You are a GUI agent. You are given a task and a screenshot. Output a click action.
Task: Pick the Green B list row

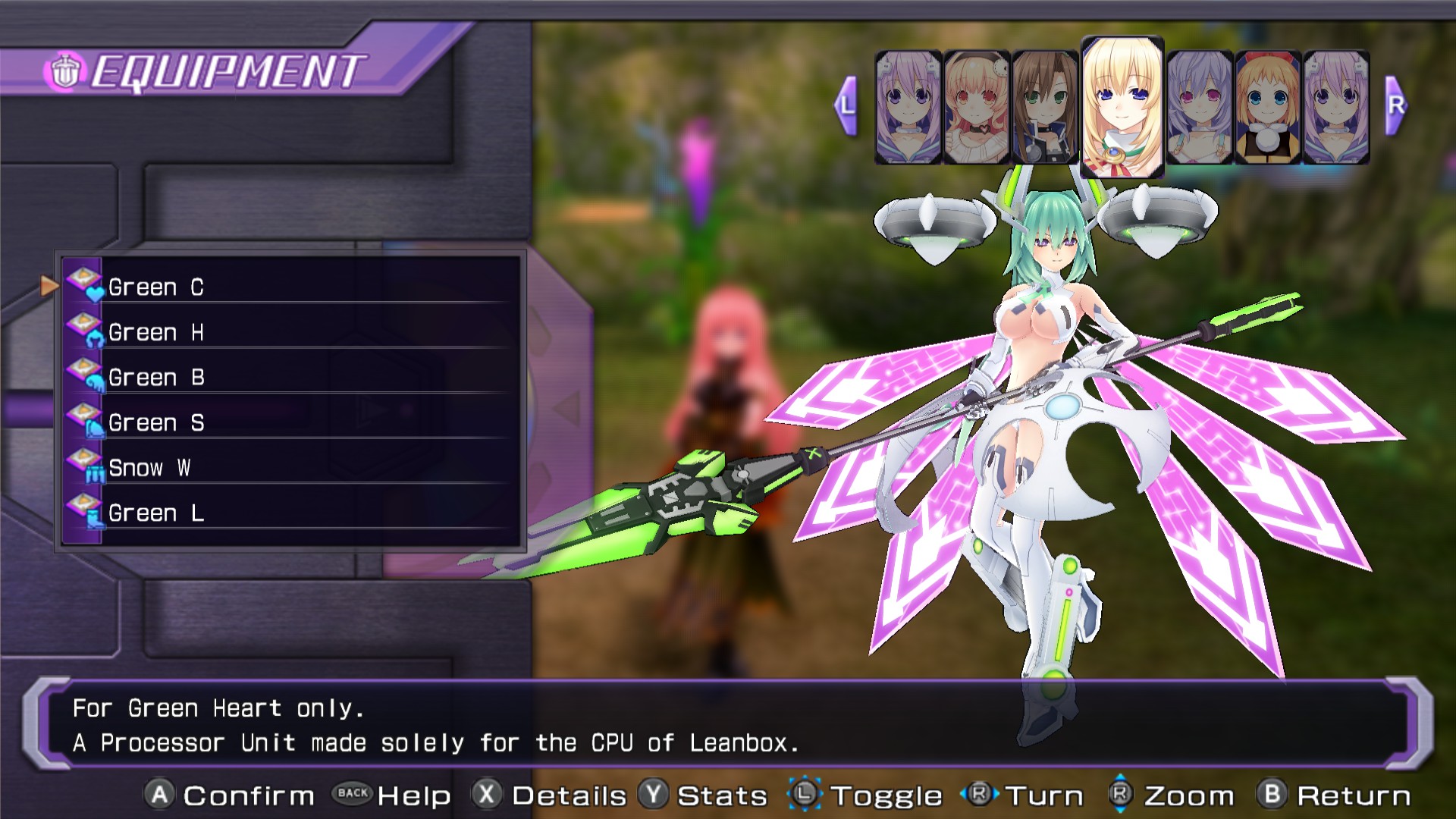click(x=292, y=377)
